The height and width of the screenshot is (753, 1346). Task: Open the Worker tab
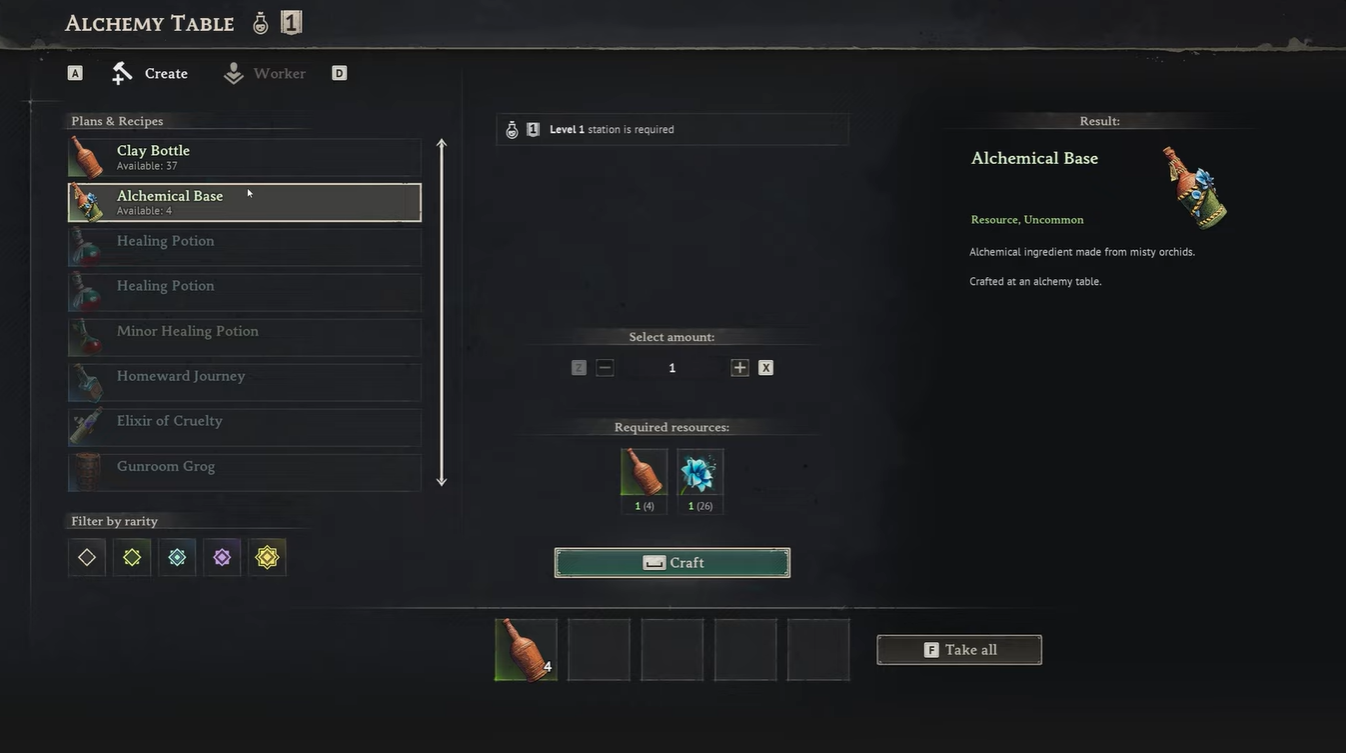[265, 73]
